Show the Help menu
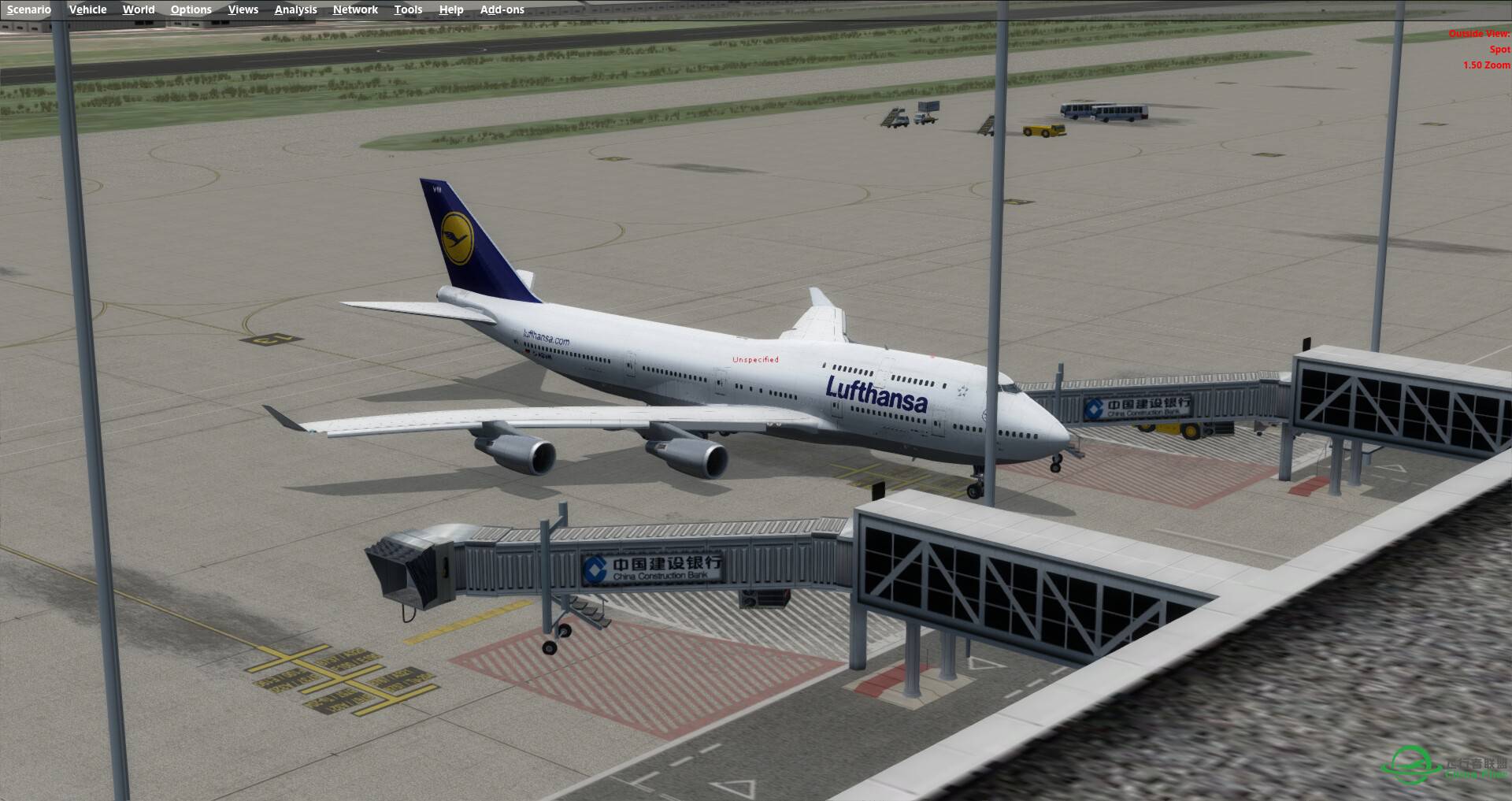This screenshot has width=1512, height=801. pos(451,9)
